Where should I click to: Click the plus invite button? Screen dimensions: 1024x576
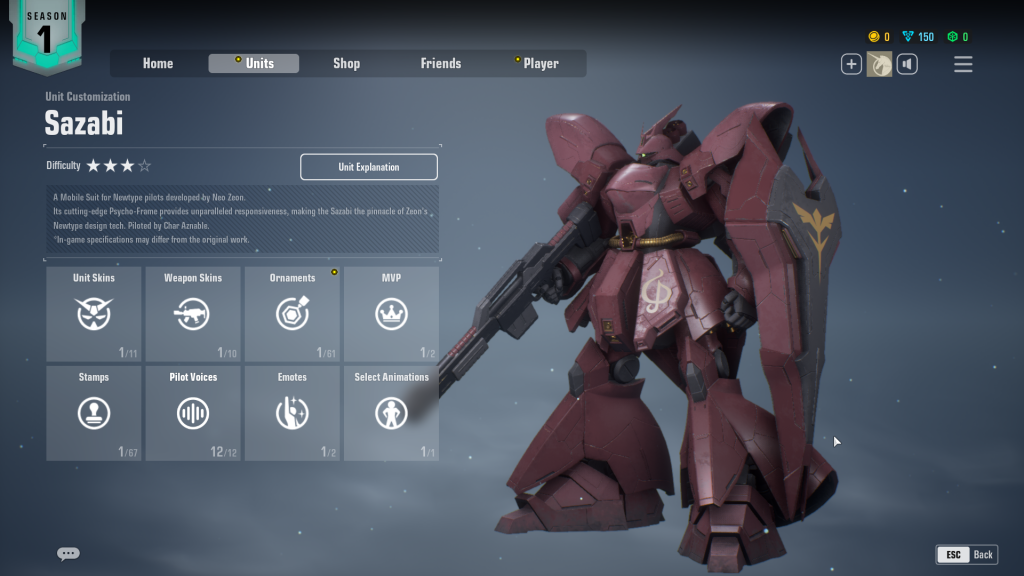tap(851, 64)
